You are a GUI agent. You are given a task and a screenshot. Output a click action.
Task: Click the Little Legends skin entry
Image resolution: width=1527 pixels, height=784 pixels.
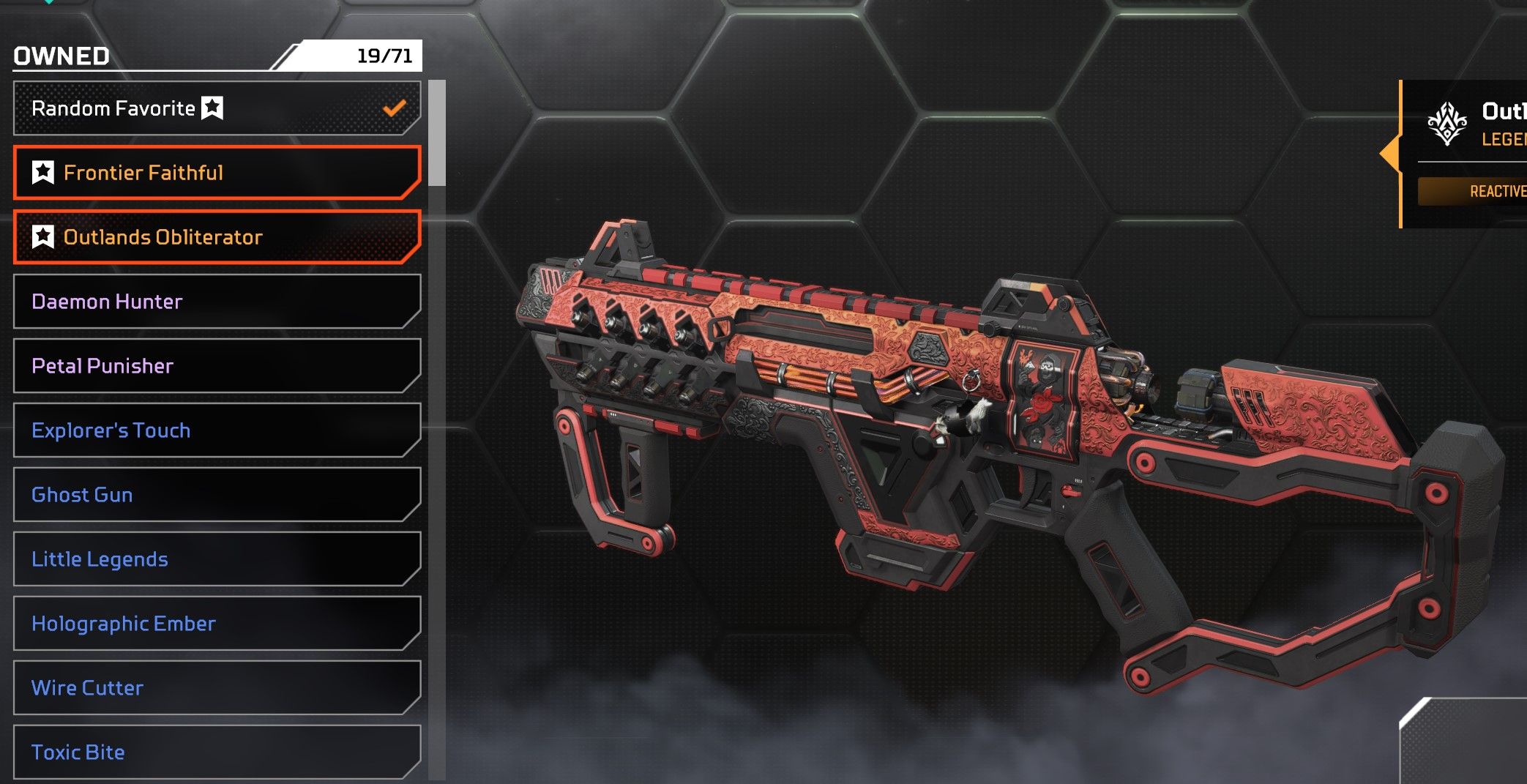pyautogui.click(x=217, y=559)
